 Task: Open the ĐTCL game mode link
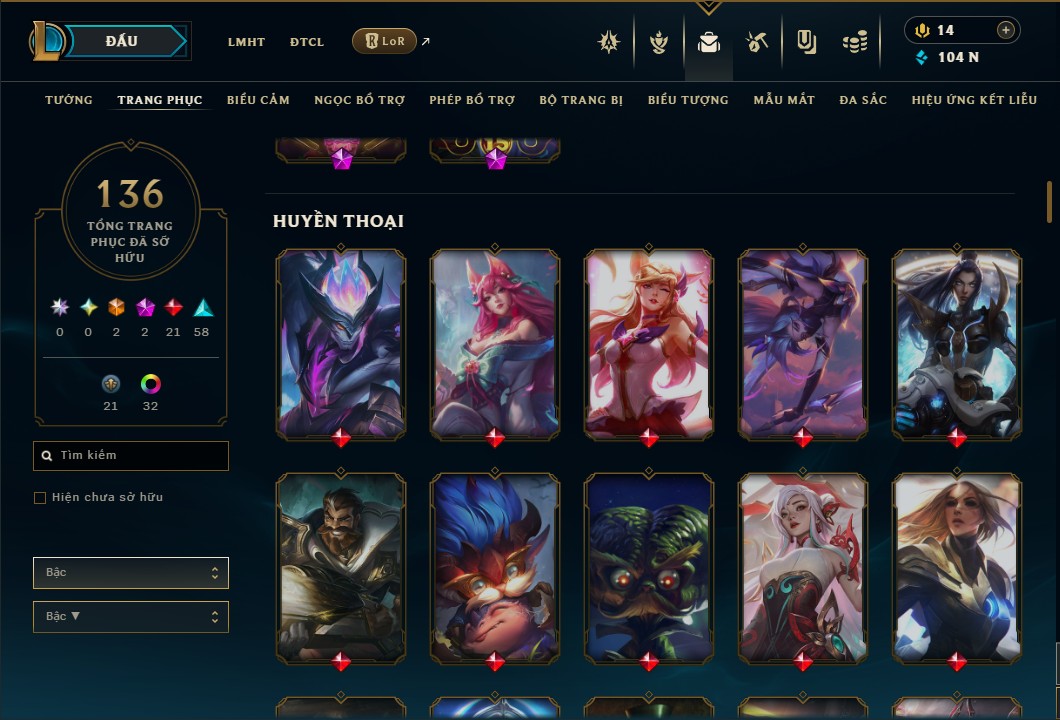click(x=307, y=42)
